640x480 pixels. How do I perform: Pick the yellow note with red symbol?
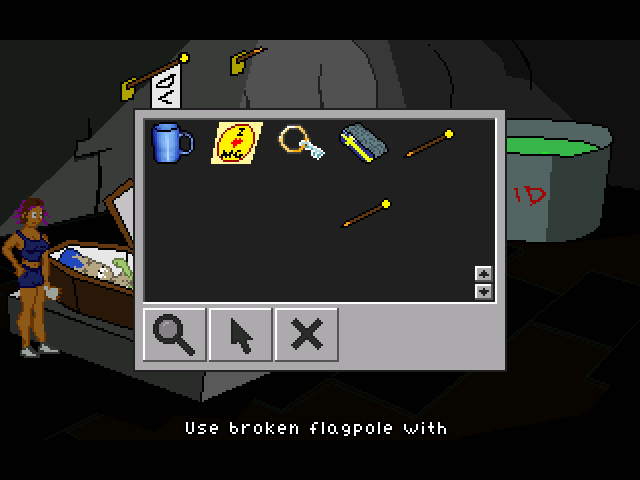point(236,142)
